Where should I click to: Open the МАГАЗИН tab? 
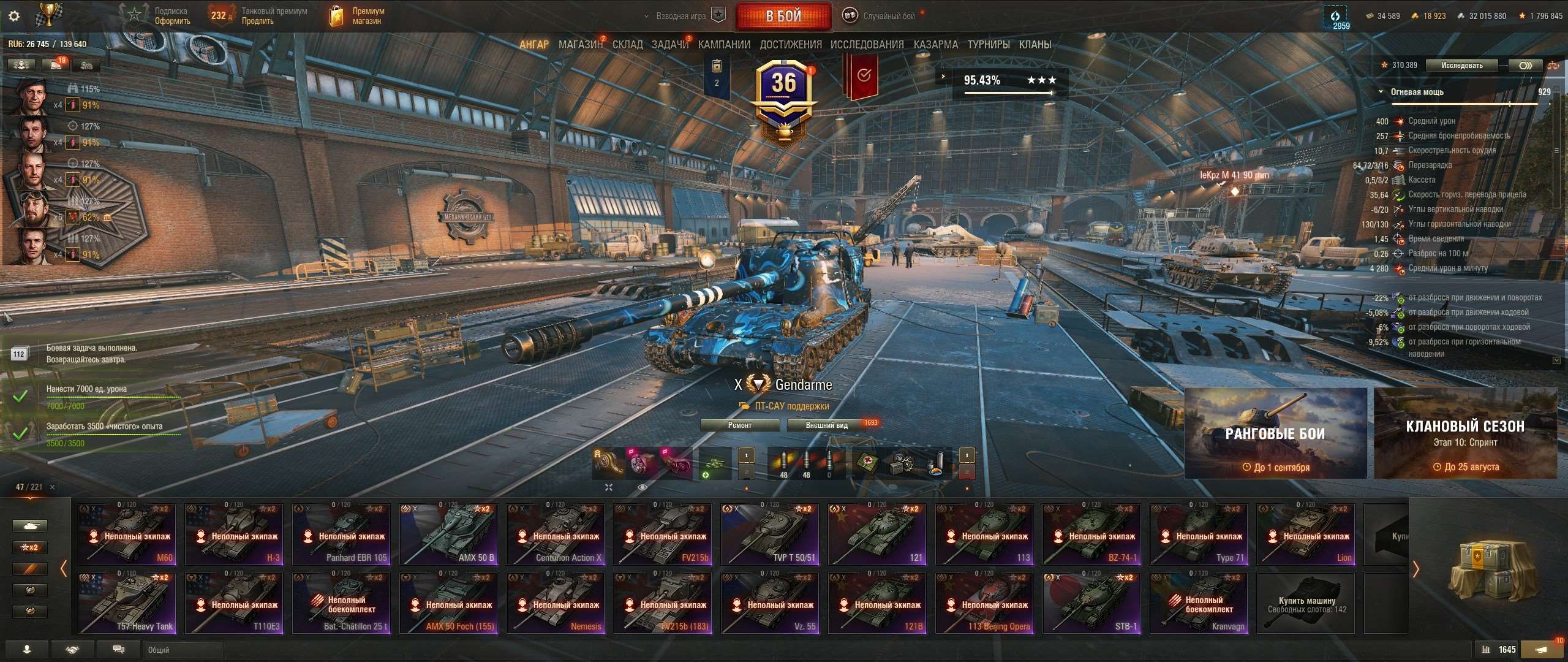[579, 45]
